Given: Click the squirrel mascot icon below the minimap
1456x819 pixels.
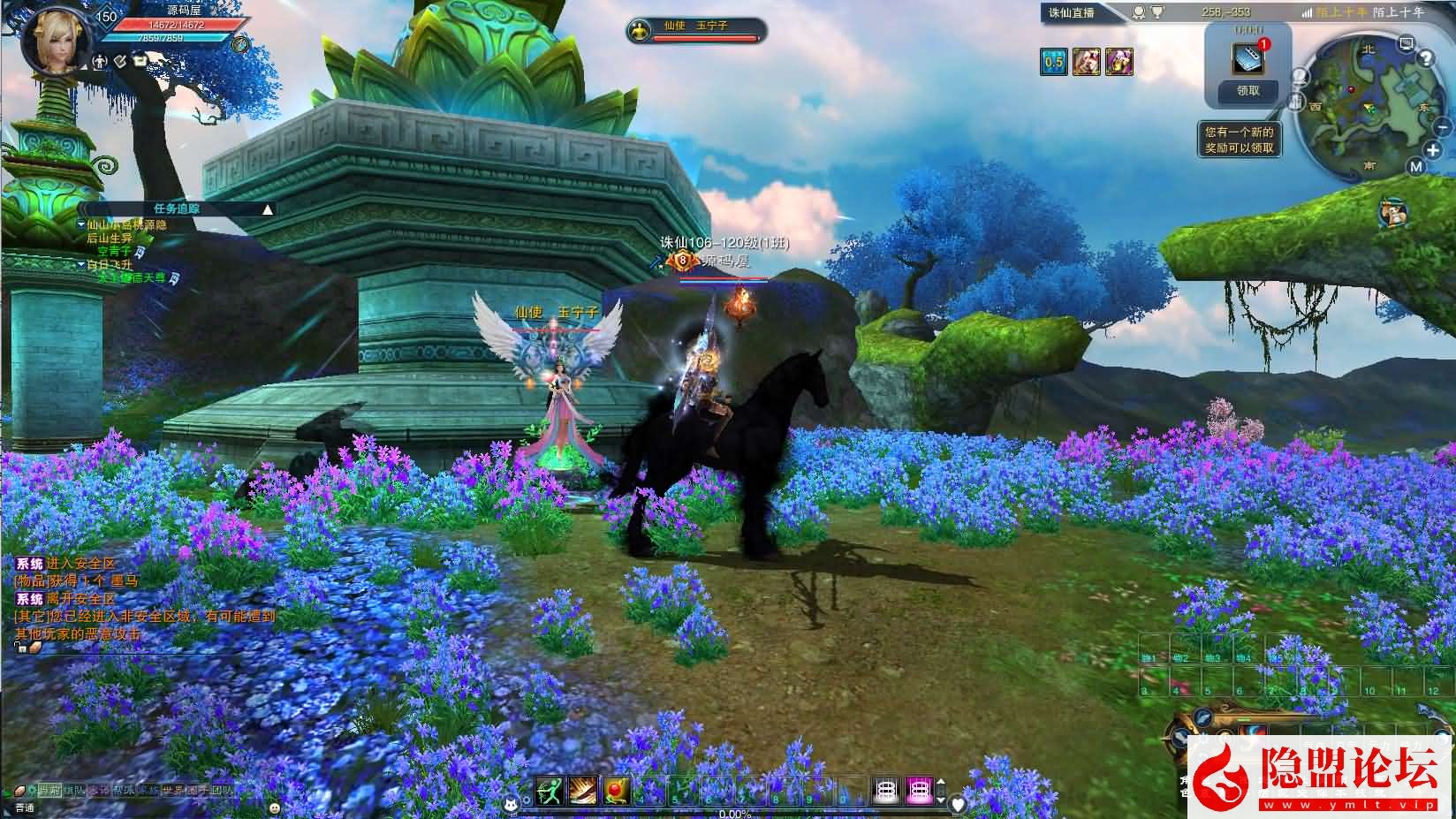Looking at the screenshot, I should point(1392,212).
